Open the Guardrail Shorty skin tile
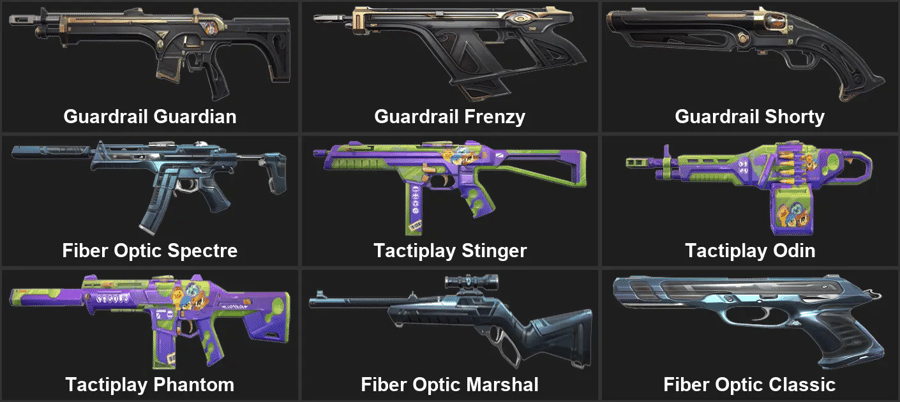Image resolution: width=900 pixels, height=402 pixels. [750, 66]
